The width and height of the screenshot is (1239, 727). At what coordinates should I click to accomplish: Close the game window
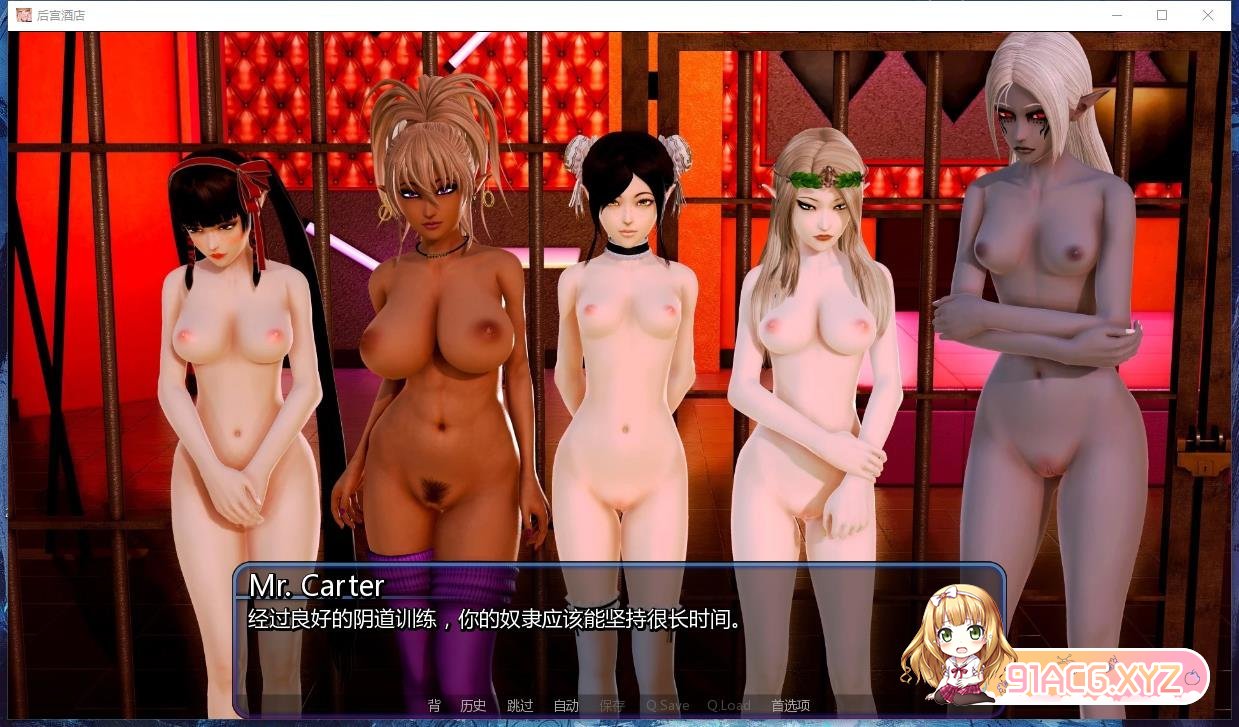1208,15
